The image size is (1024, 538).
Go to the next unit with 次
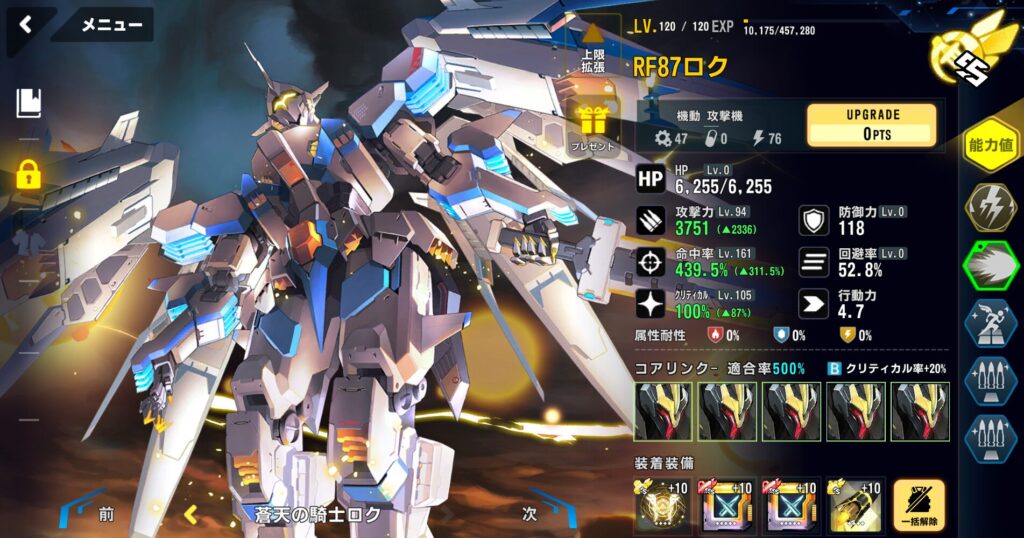click(x=531, y=514)
